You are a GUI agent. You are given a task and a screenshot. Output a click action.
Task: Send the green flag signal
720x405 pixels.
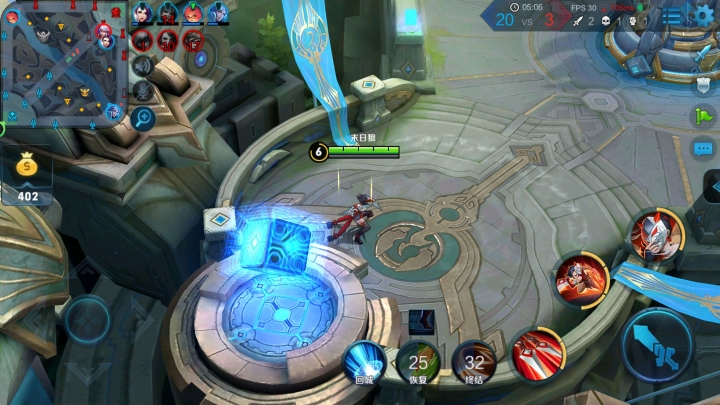click(x=704, y=115)
